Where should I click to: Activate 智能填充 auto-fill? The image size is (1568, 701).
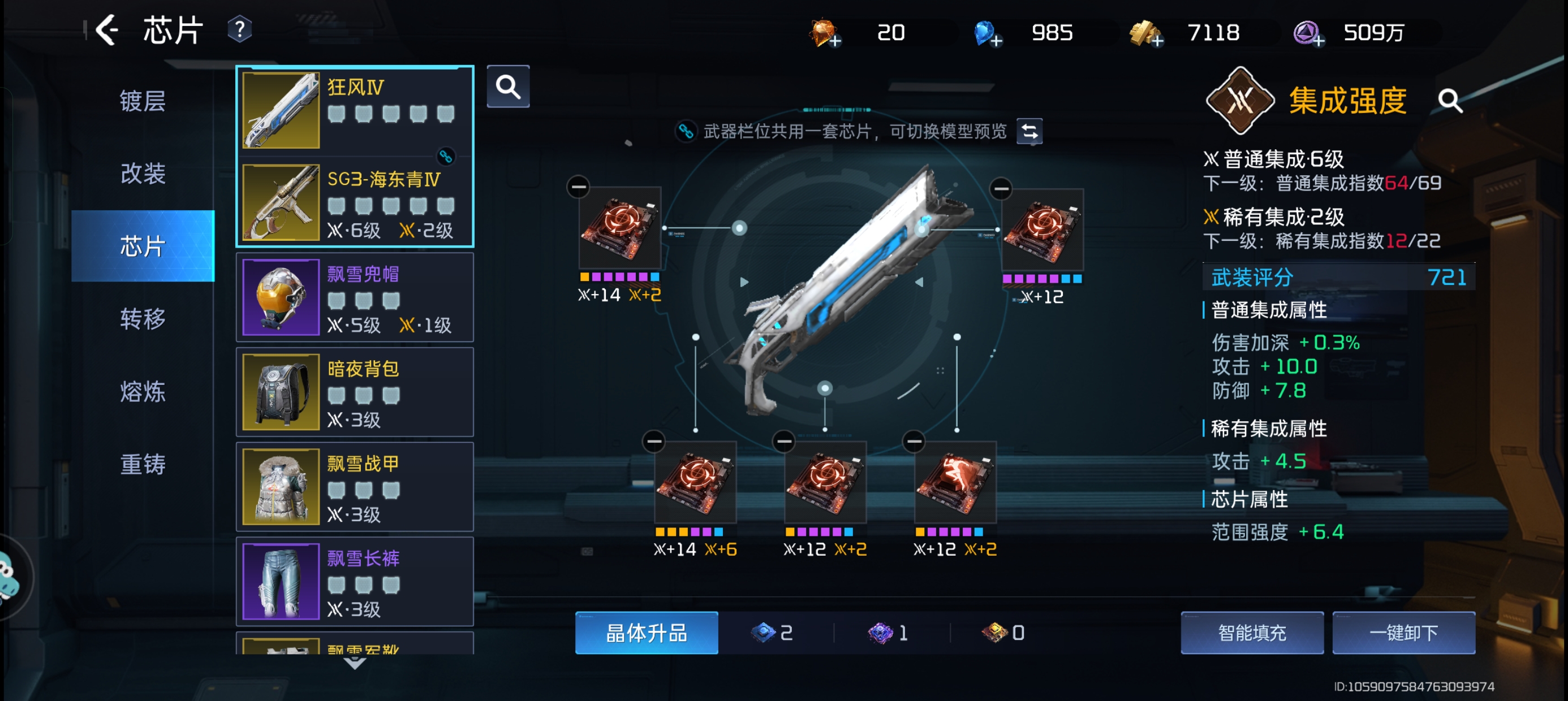pyautogui.click(x=1251, y=633)
